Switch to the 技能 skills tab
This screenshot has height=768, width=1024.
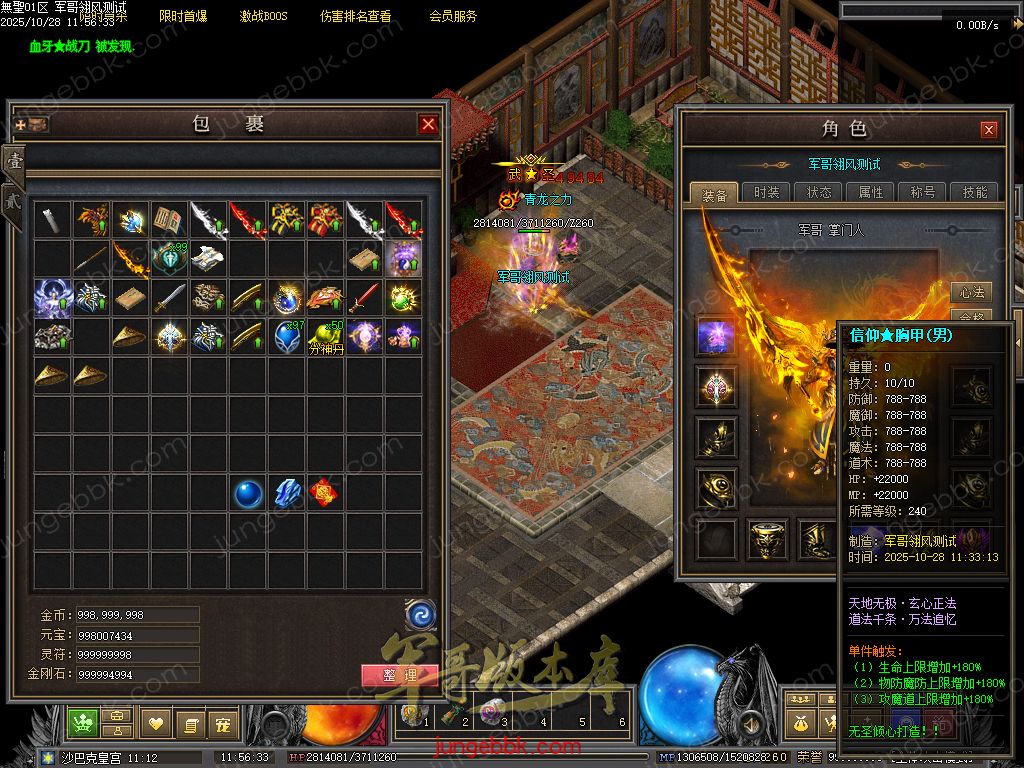(974, 193)
